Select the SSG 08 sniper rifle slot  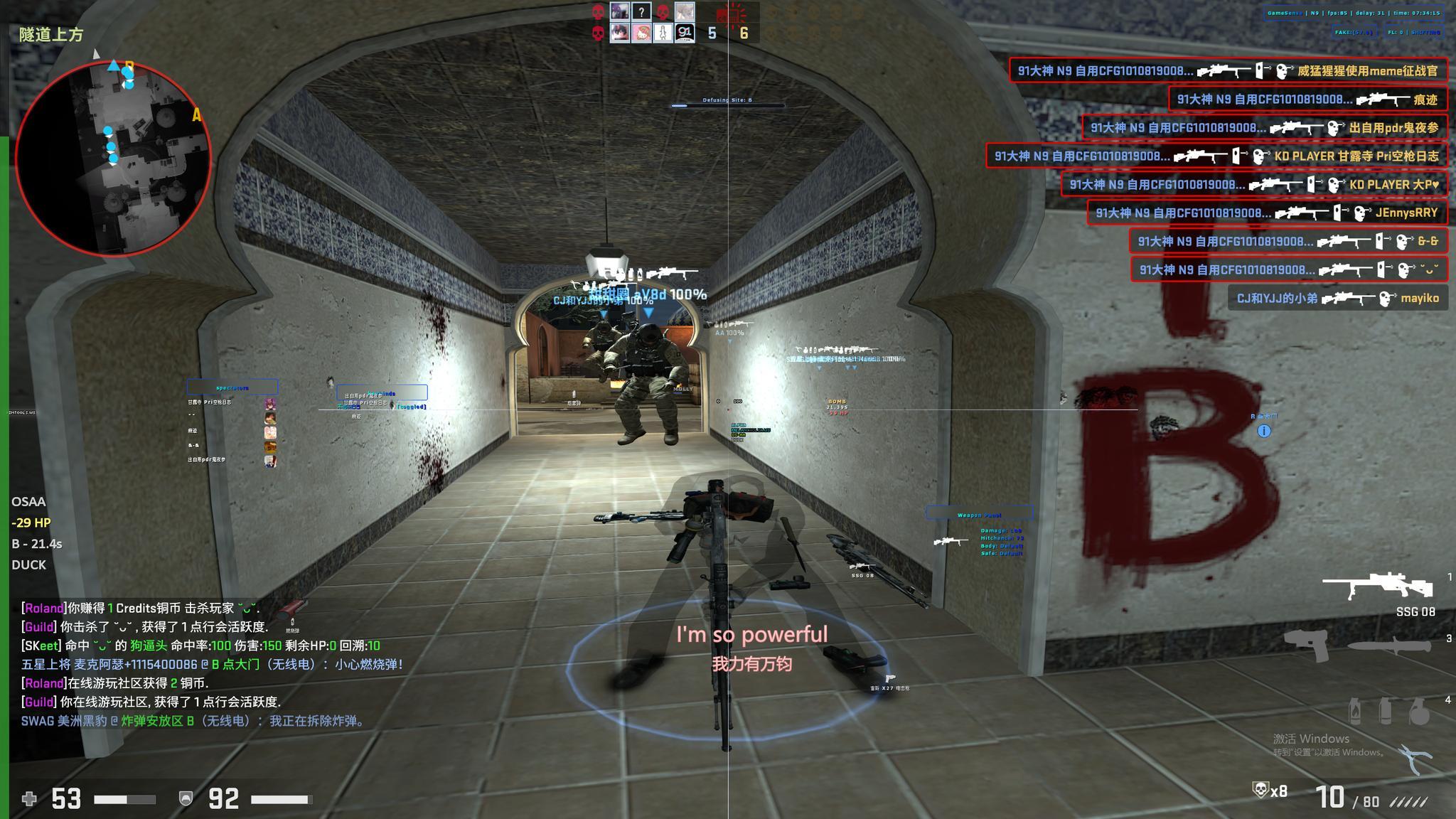[1377, 587]
